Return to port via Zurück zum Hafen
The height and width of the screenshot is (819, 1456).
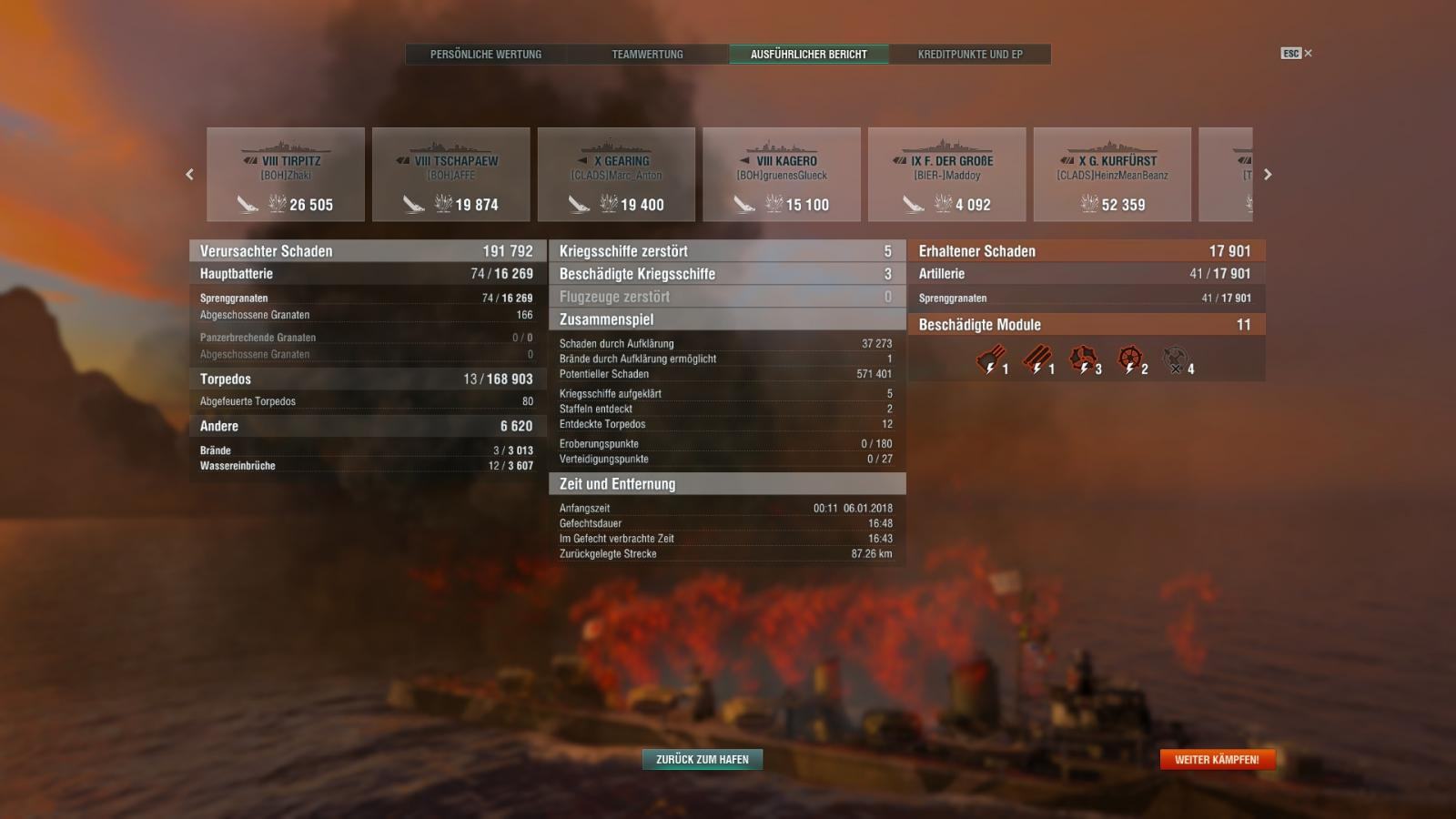tap(703, 759)
